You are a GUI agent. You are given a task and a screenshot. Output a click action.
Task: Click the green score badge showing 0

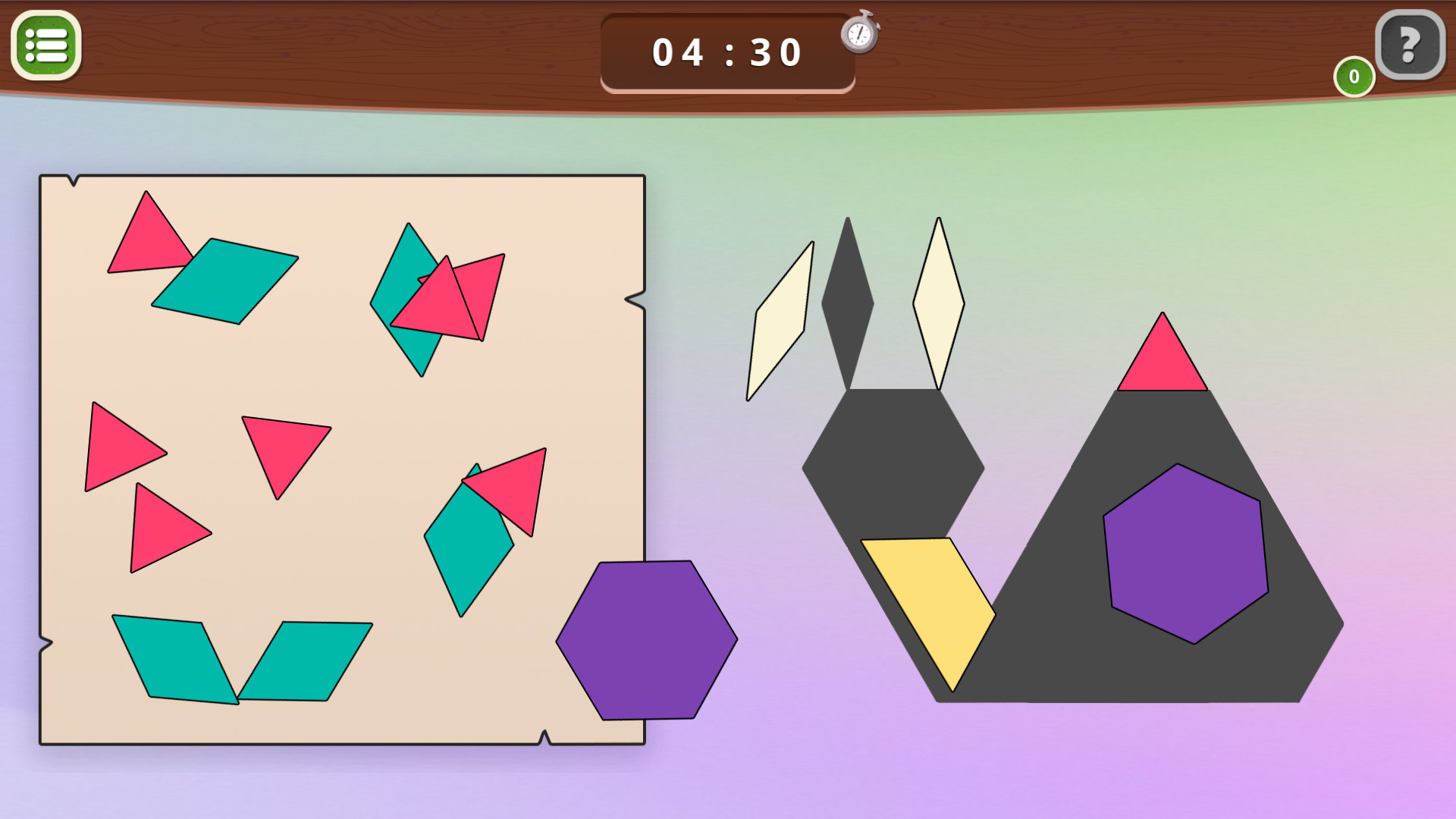pyautogui.click(x=1353, y=76)
